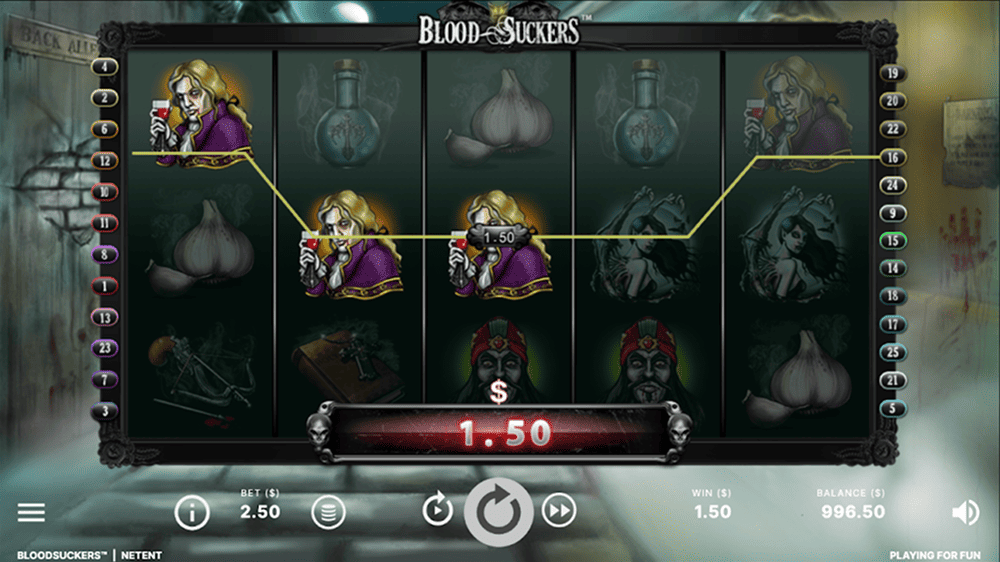
Task: Open the paytable info button
Action: coord(192,513)
